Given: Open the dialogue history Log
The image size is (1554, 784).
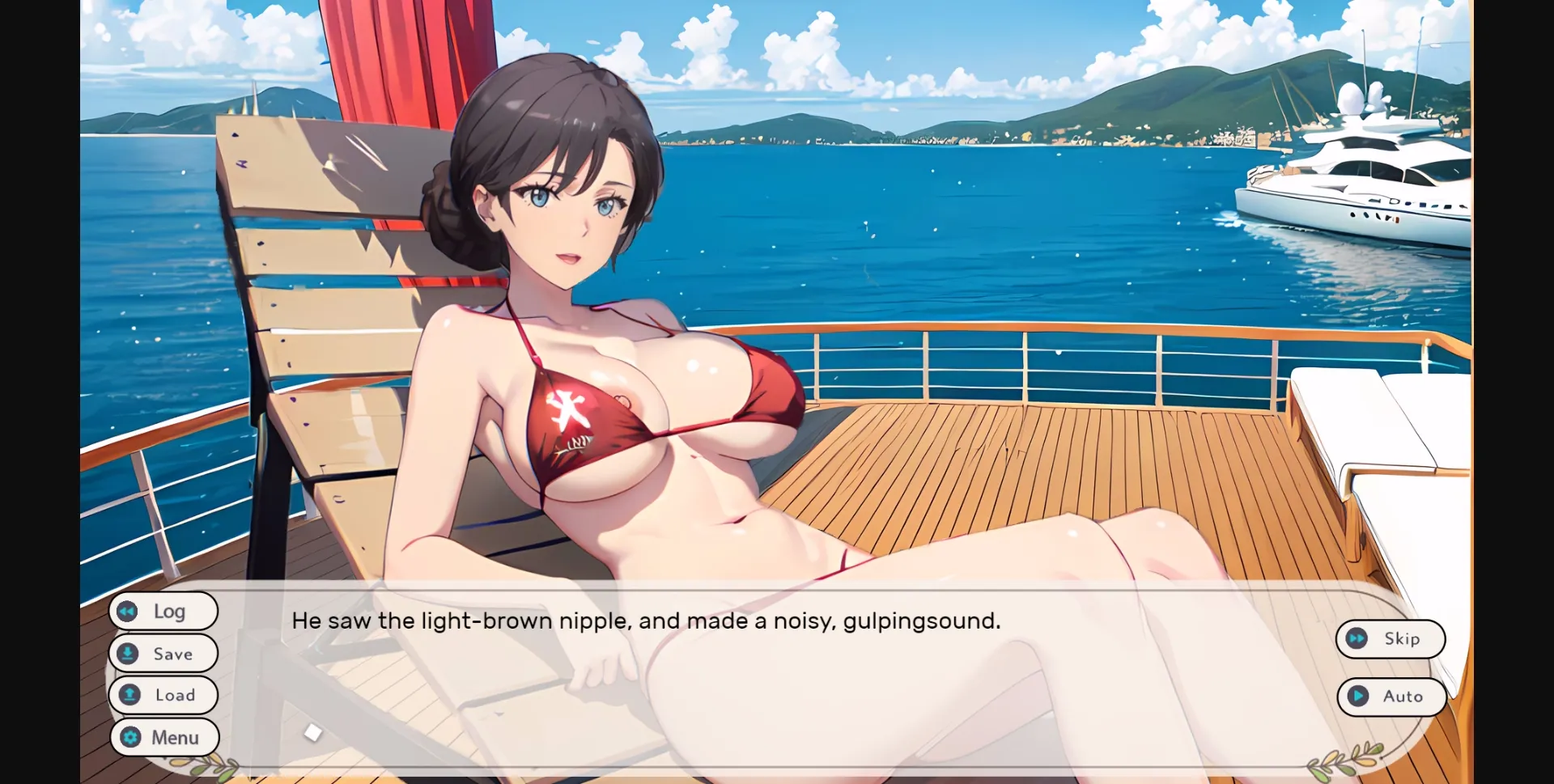Looking at the screenshot, I should click(163, 611).
